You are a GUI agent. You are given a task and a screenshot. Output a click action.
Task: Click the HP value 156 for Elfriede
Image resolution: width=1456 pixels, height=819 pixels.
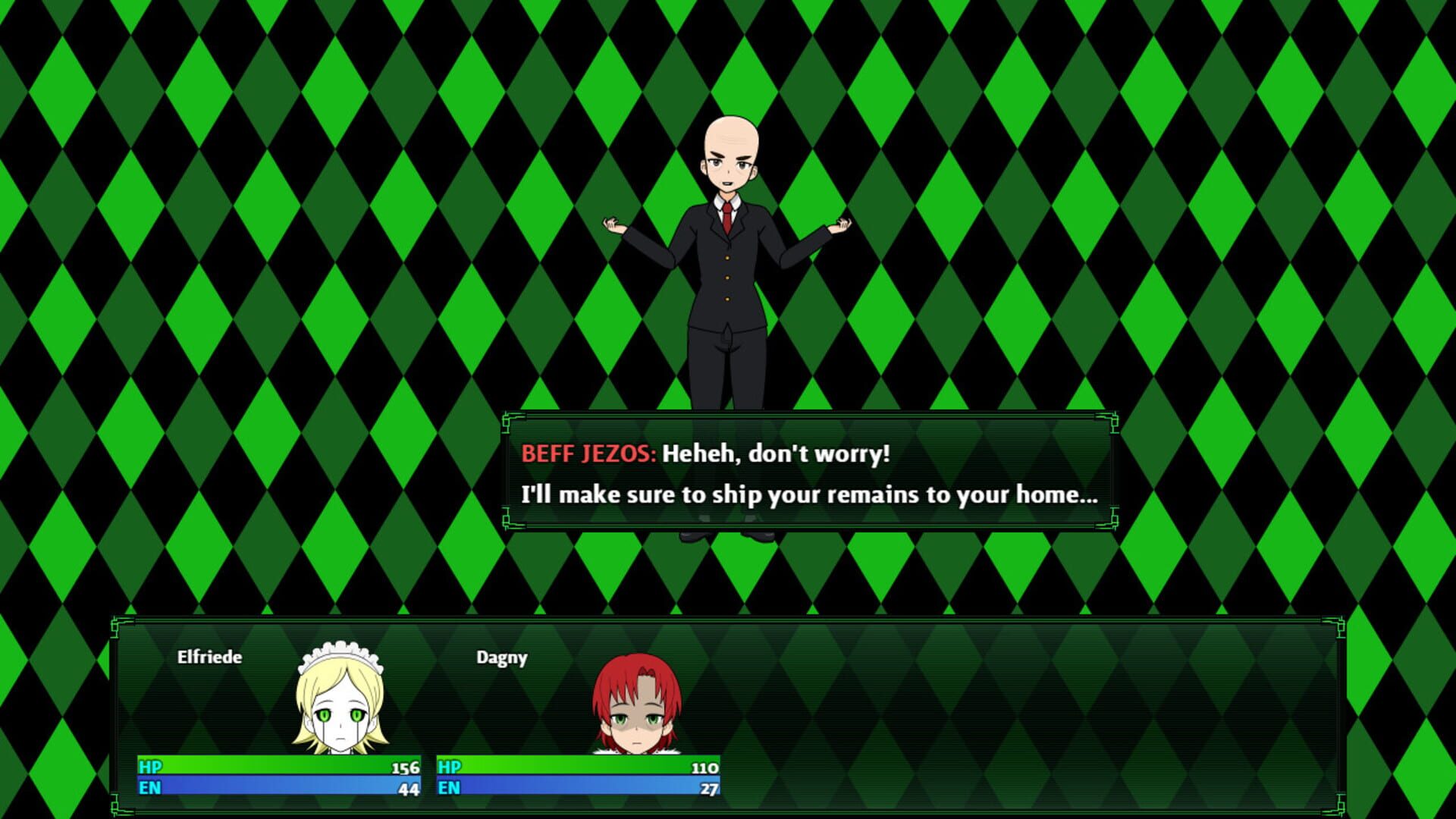pos(404,768)
